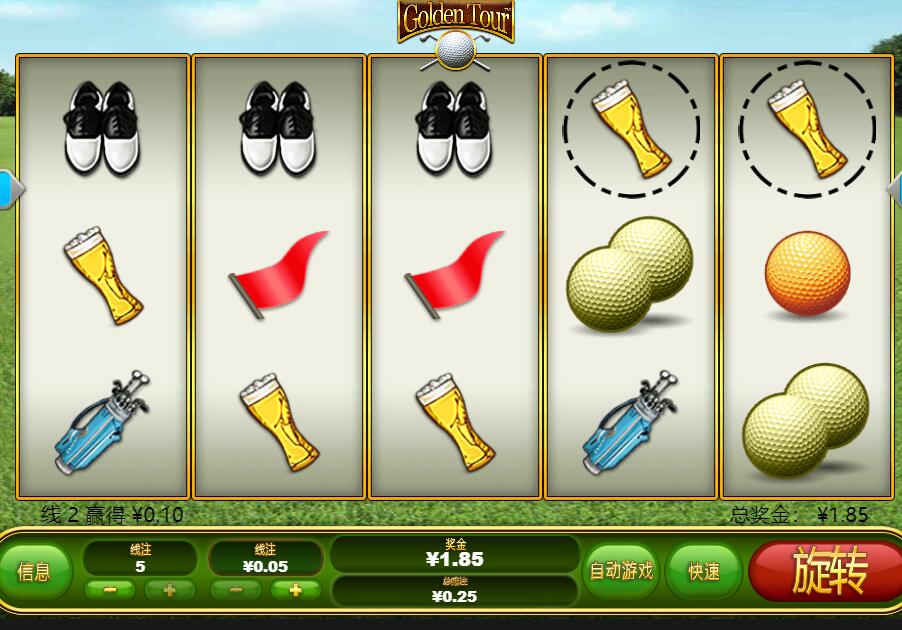Click the blue arrow on the left edge

[x=8, y=189]
